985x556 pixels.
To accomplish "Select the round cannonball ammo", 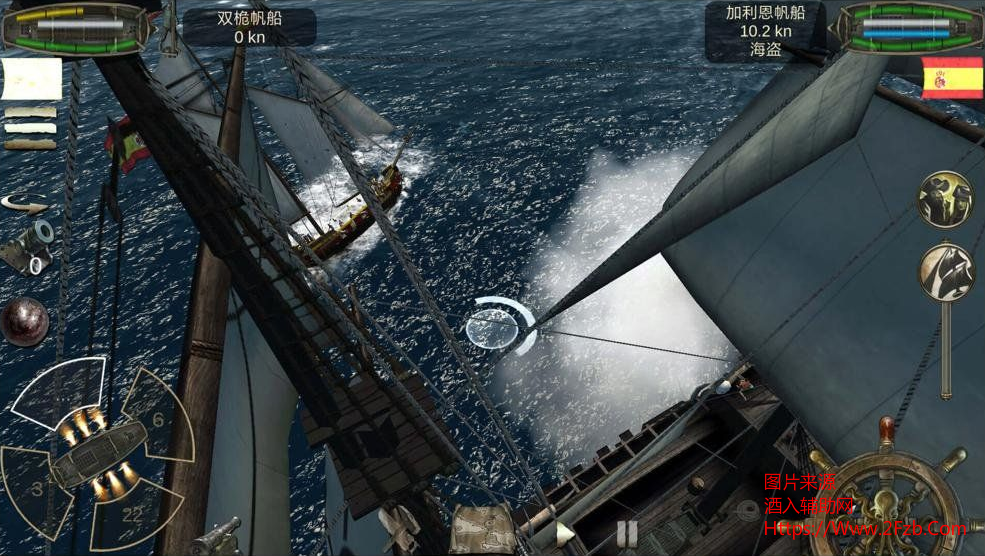I will click(24, 321).
